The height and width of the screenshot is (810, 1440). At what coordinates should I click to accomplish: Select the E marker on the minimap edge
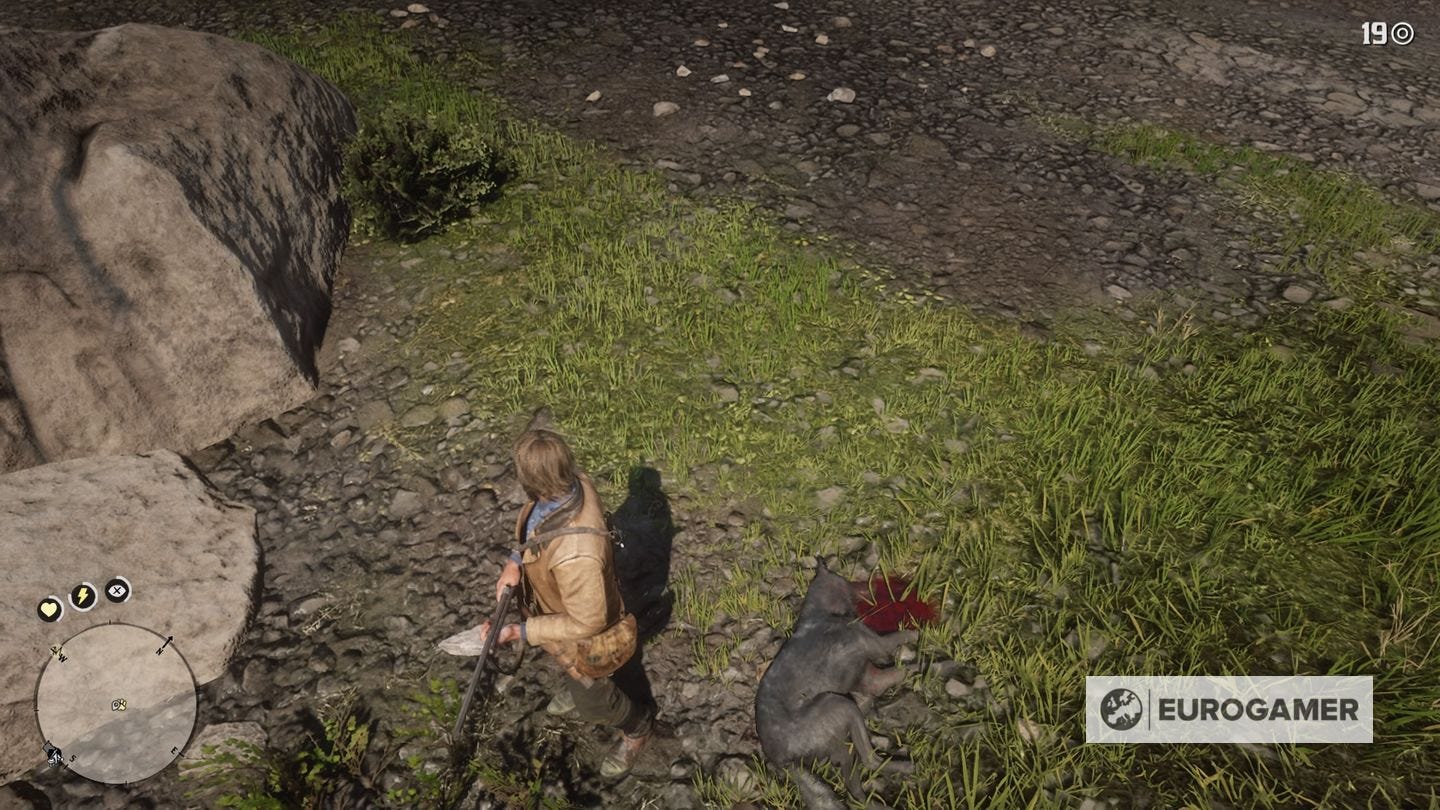tap(174, 750)
